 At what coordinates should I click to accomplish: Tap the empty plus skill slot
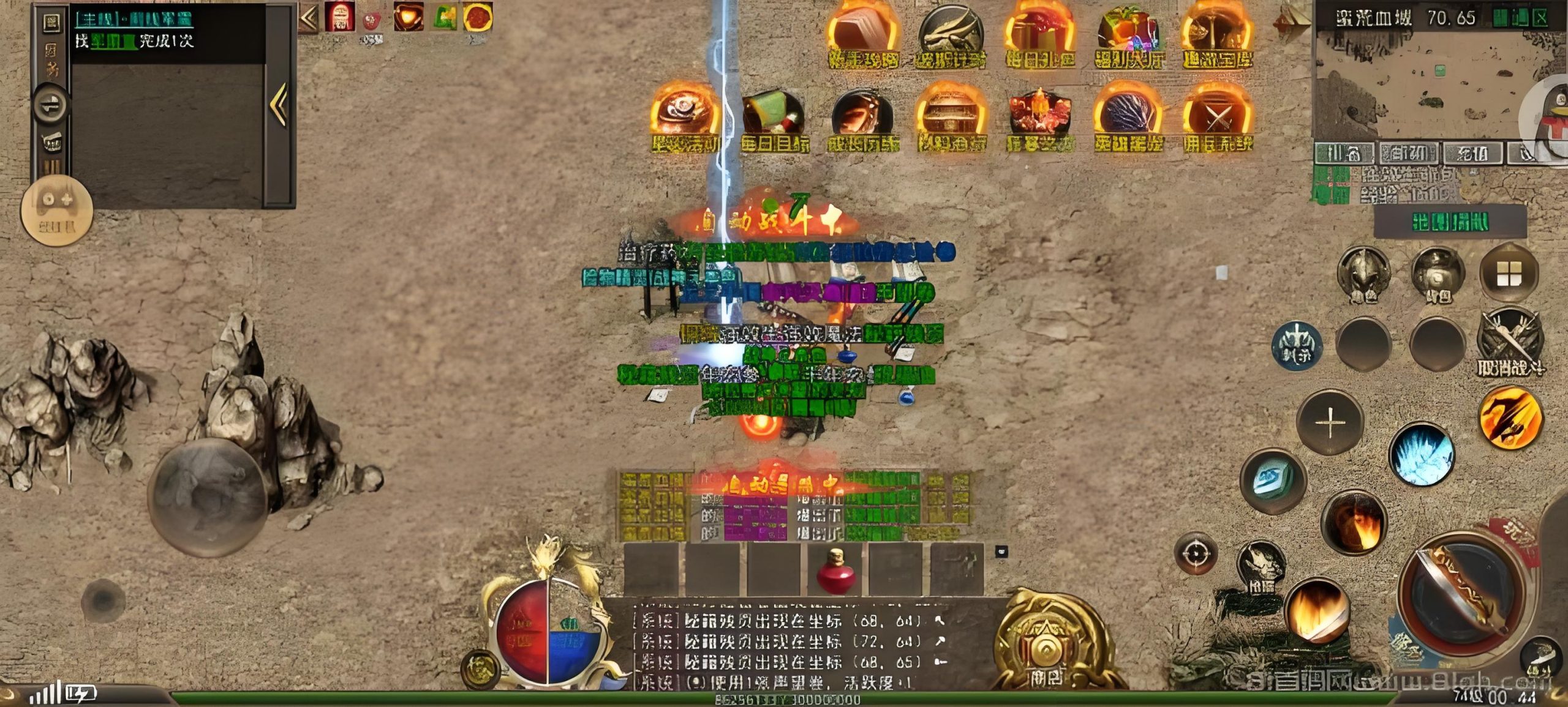[1330, 422]
